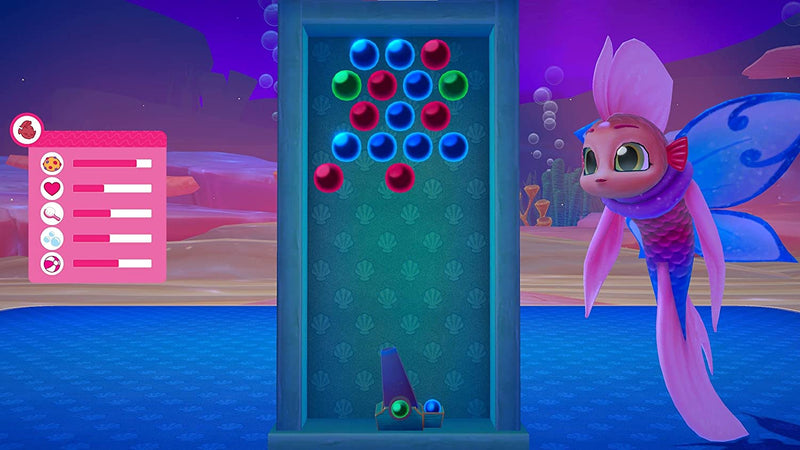This screenshot has width=800, height=450.
Task: Click the red fish pet portrait icon
Action: [26, 130]
